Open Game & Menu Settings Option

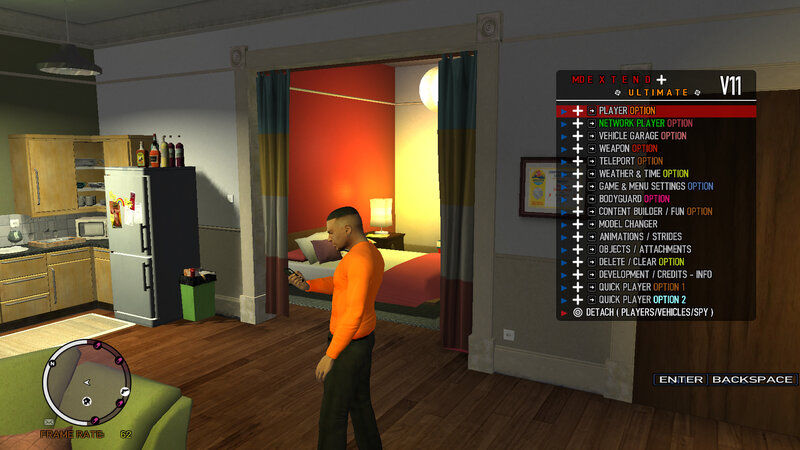click(x=655, y=186)
